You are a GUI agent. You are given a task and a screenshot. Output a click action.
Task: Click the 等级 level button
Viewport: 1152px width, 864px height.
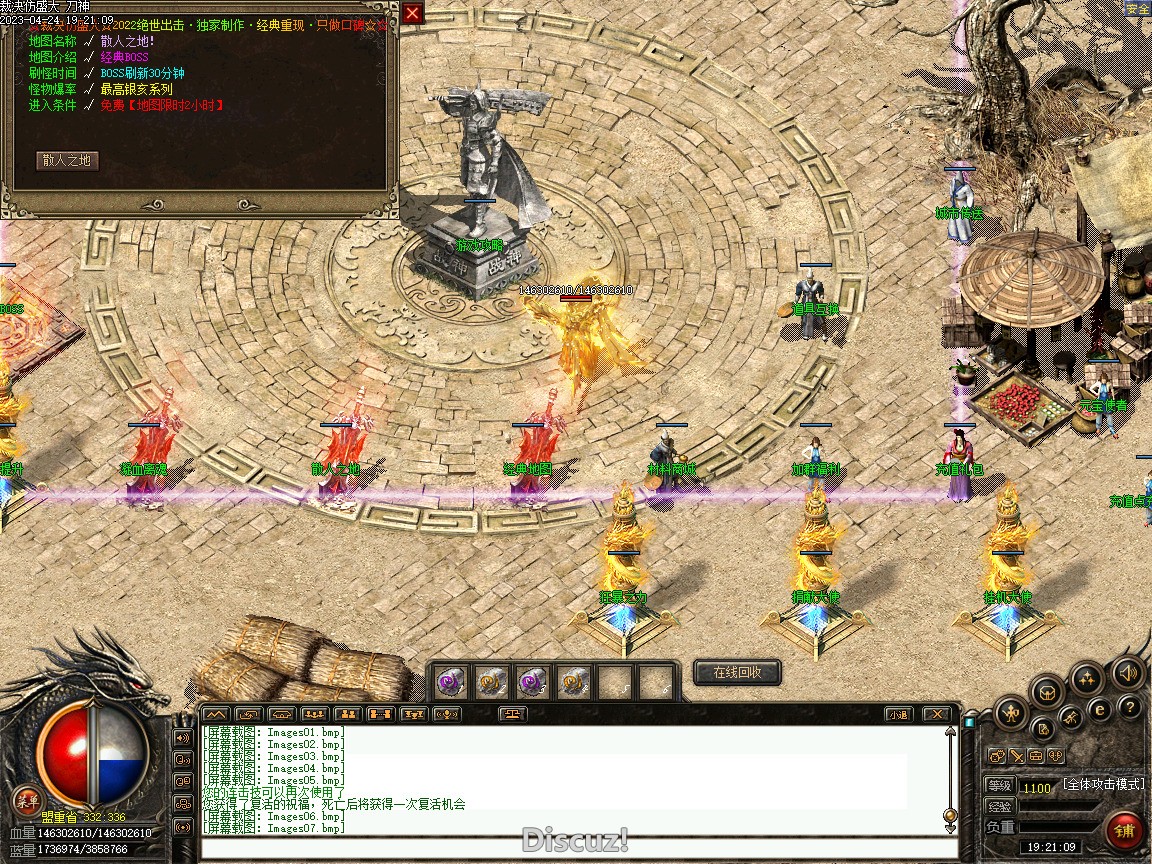(1000, 786)
